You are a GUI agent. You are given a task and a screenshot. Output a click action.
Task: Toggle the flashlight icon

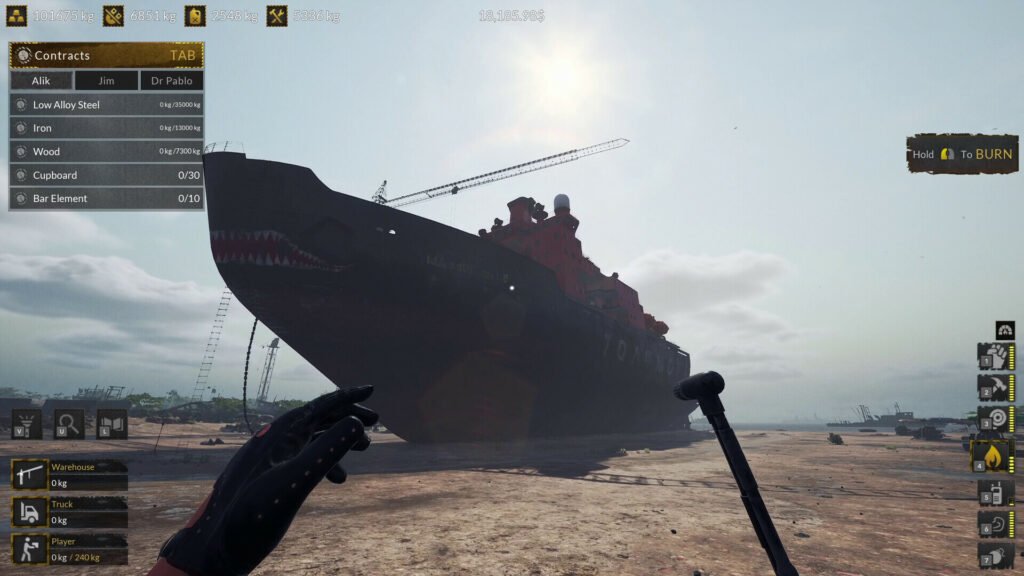pos(27,423)
